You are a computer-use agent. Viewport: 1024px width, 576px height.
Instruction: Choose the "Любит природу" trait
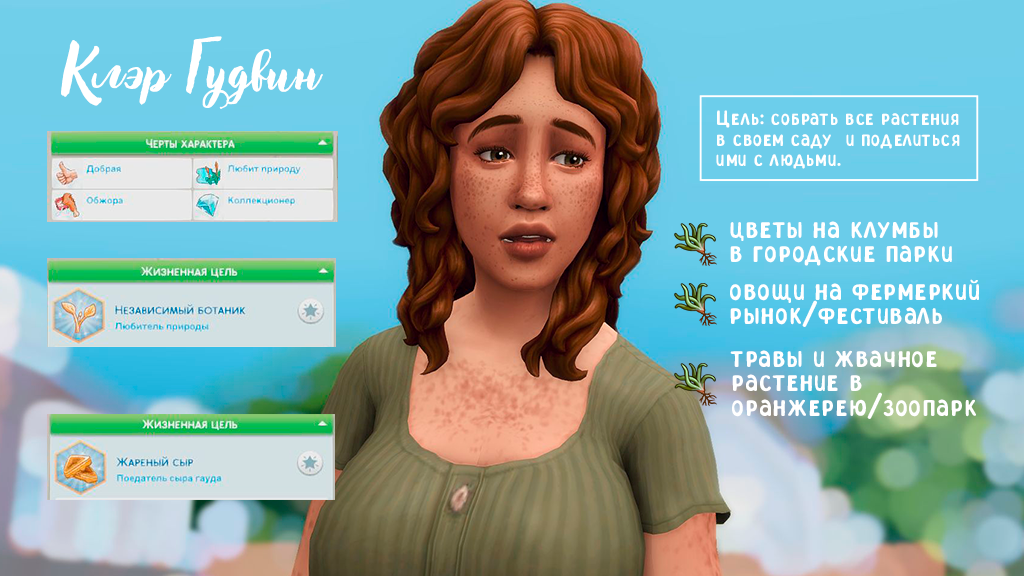point(262,171)
